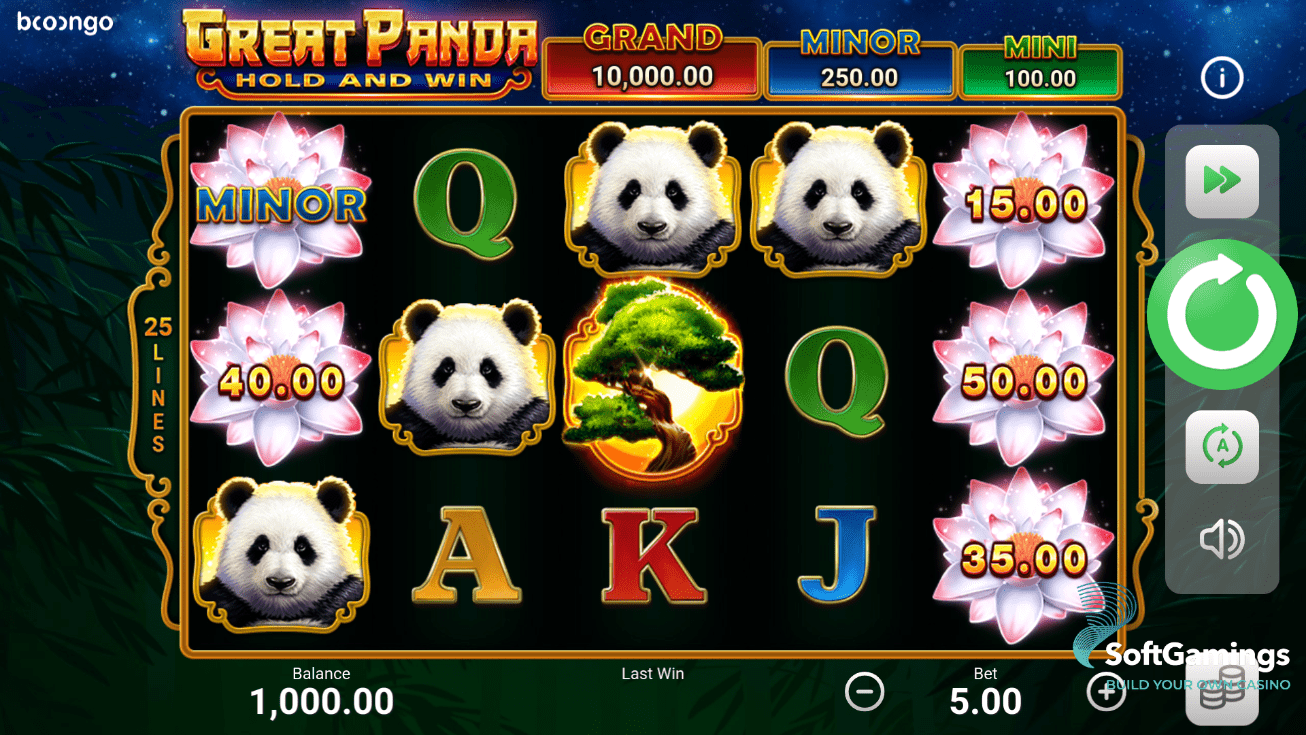Image resolution: width=1306 pixels, height=735 pixels.
Task: Click the SoftGamings logo
Action: coord(1180,655)
